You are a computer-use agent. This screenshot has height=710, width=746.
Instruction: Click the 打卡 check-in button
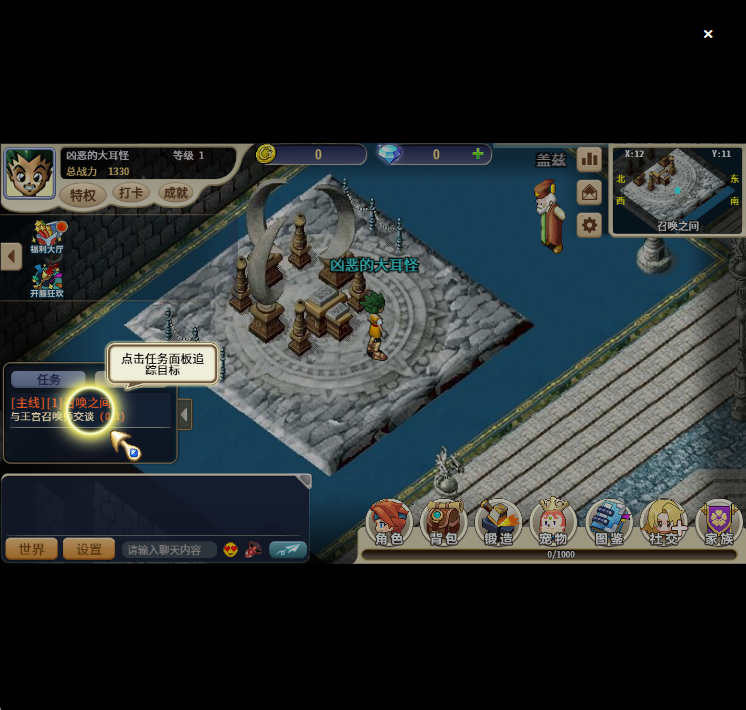[130, 193]
